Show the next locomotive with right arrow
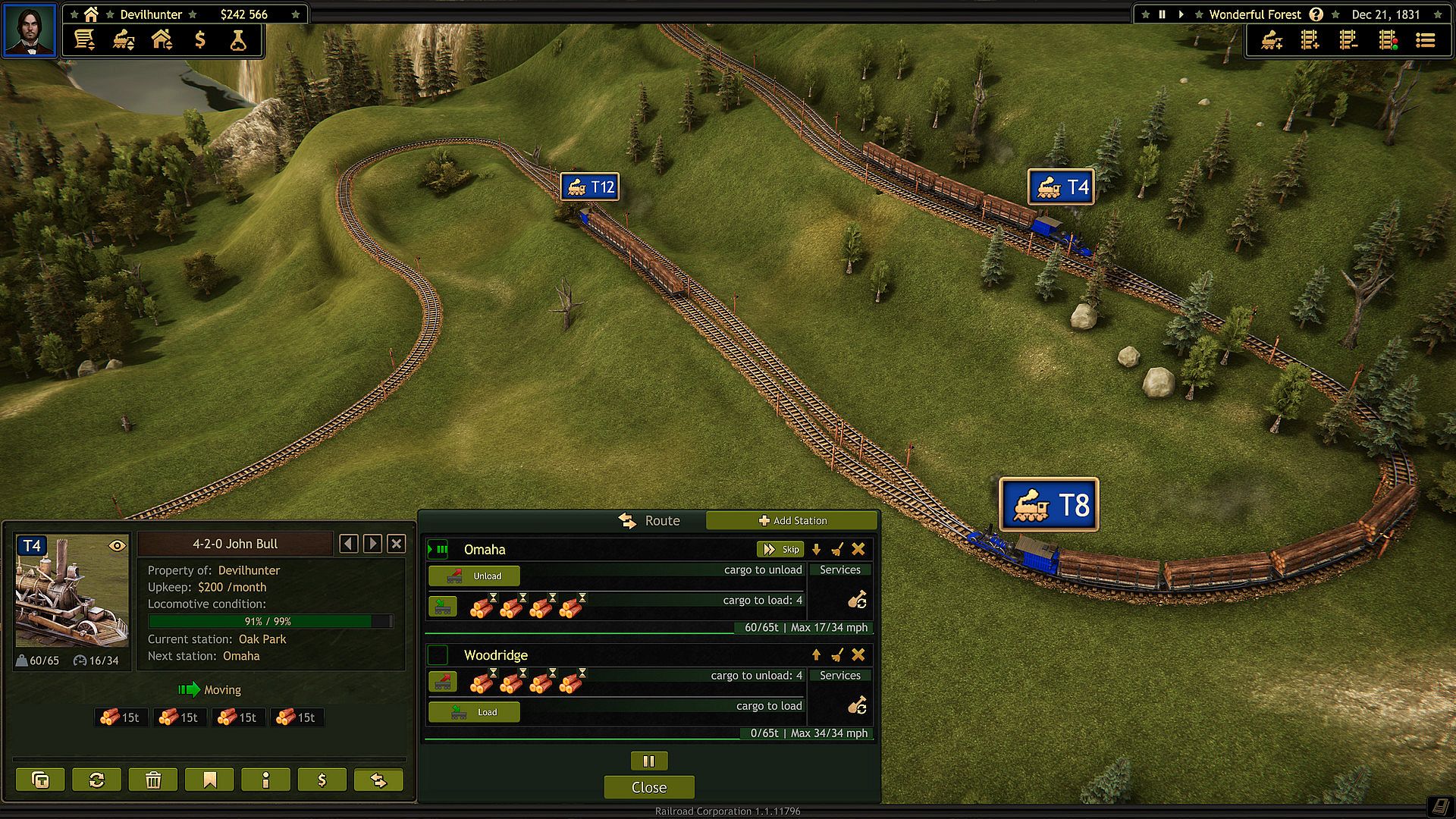 [372, 543]
